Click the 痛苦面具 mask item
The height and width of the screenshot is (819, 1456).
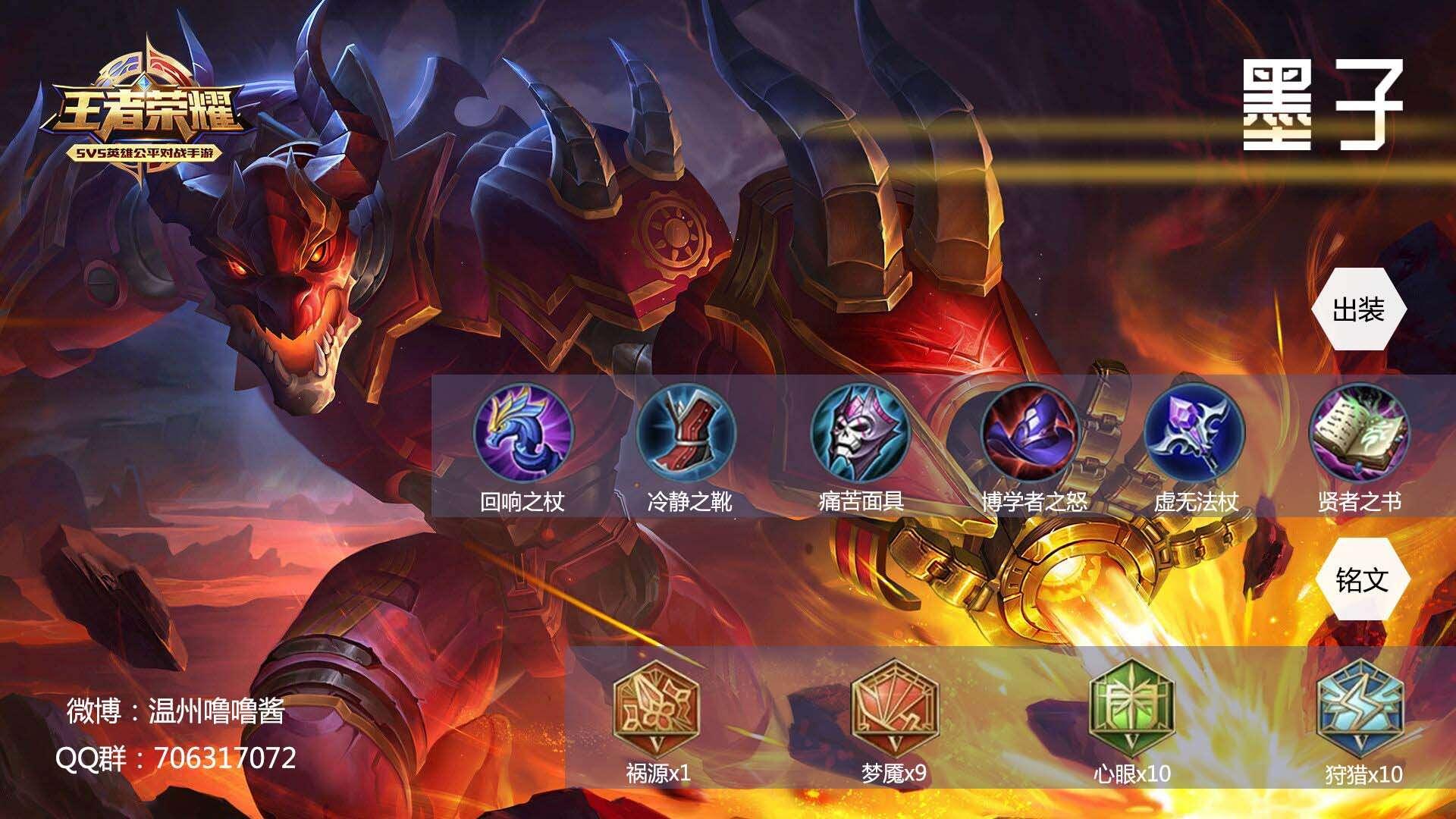point(860,432)
